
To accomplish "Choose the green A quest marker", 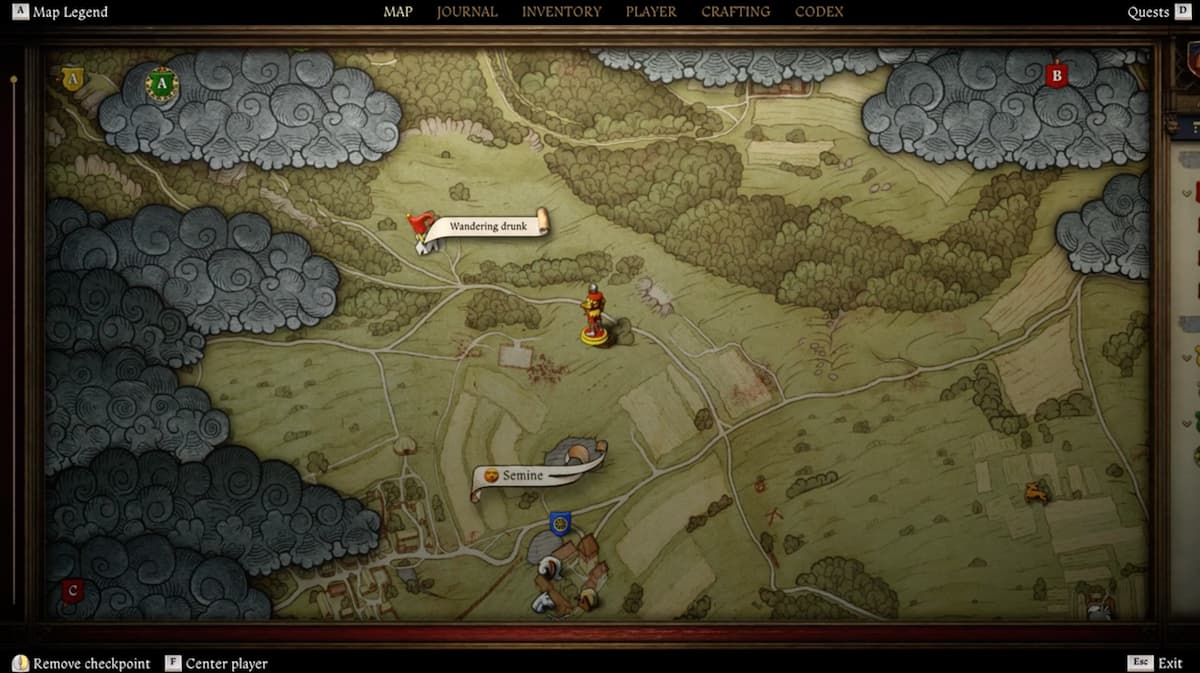I will tap(161, 84).
